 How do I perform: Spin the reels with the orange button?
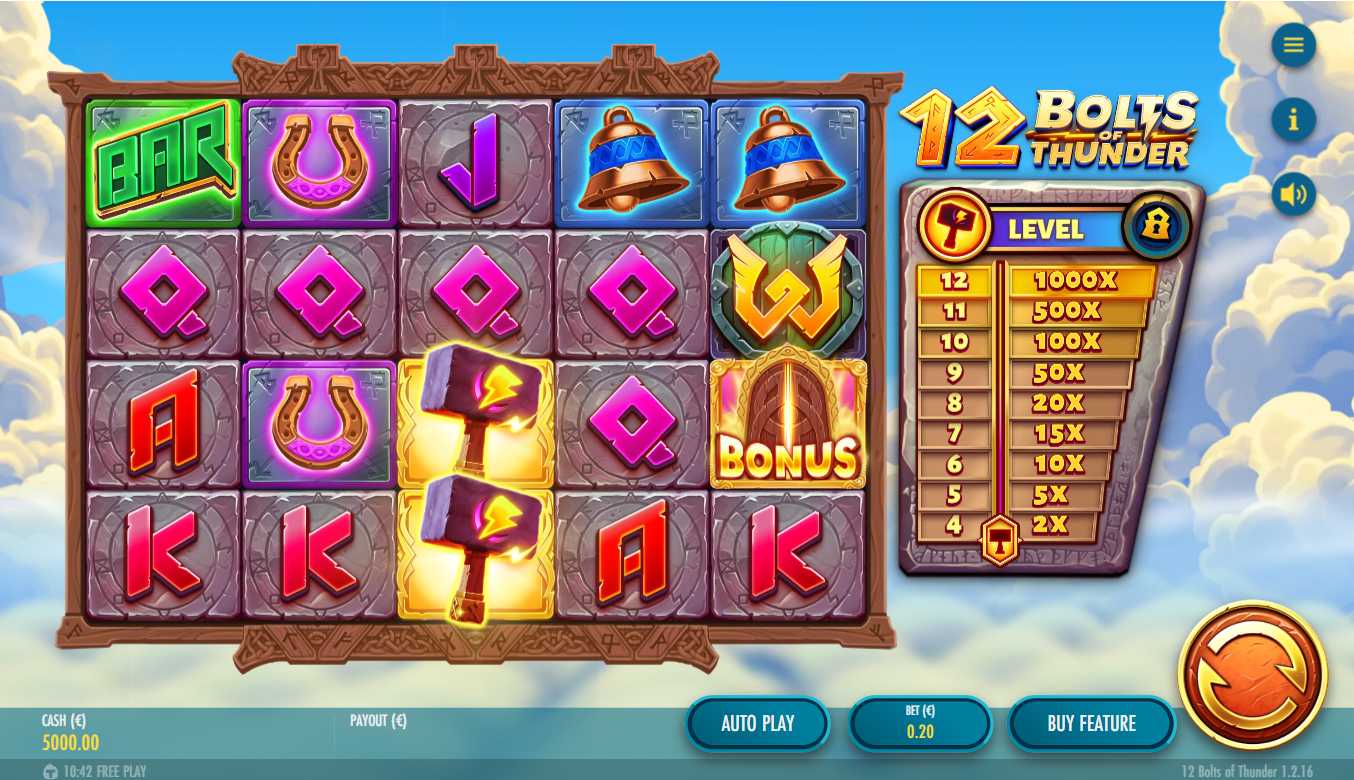[1252, 674]
